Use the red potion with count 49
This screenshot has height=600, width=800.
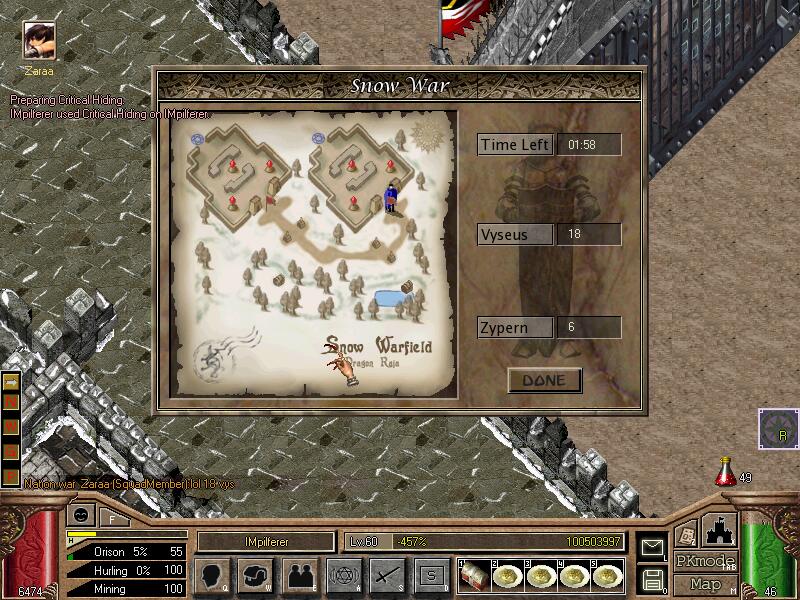tap(726, 473)
